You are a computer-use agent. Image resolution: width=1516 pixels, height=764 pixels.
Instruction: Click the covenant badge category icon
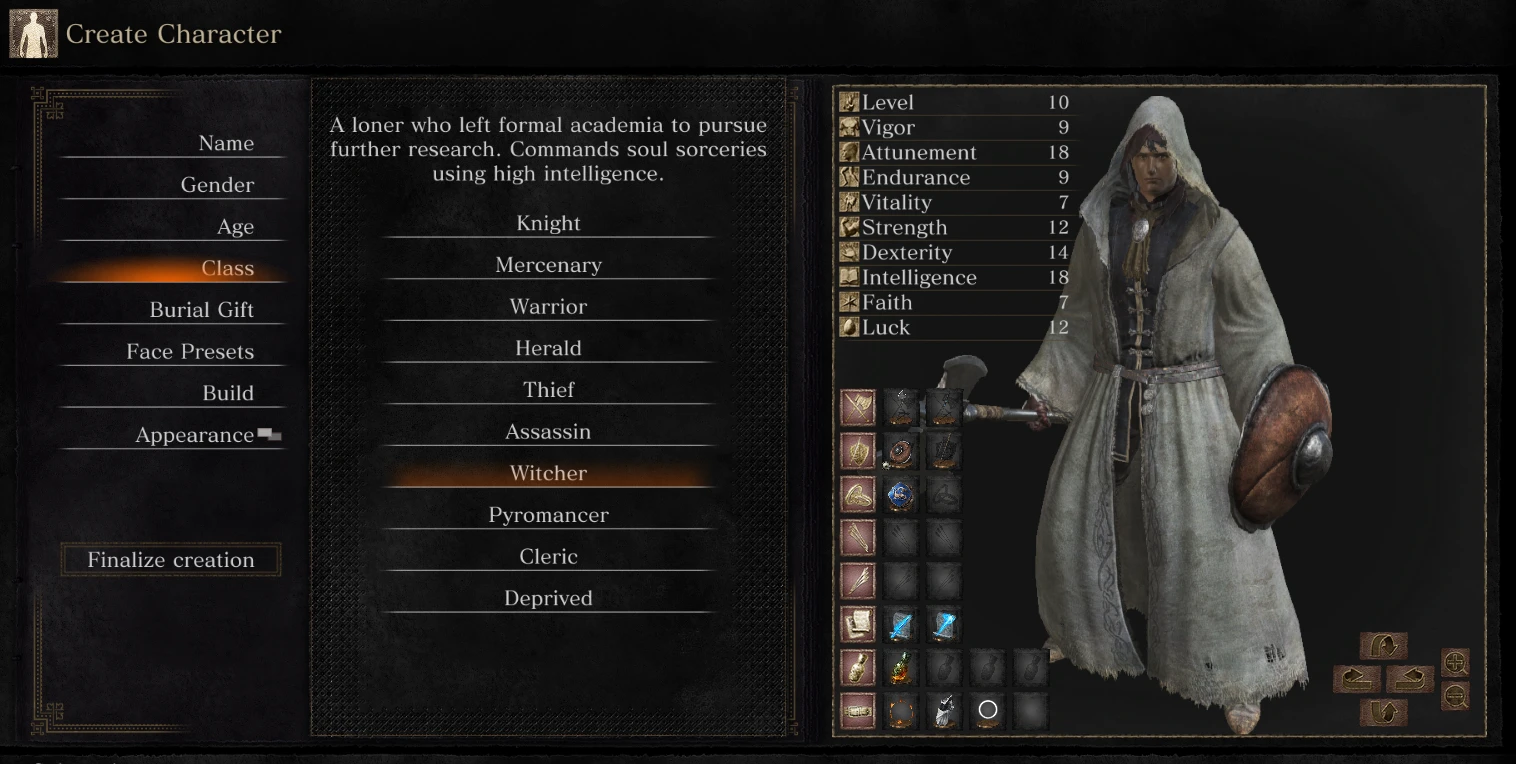[857, 710]
